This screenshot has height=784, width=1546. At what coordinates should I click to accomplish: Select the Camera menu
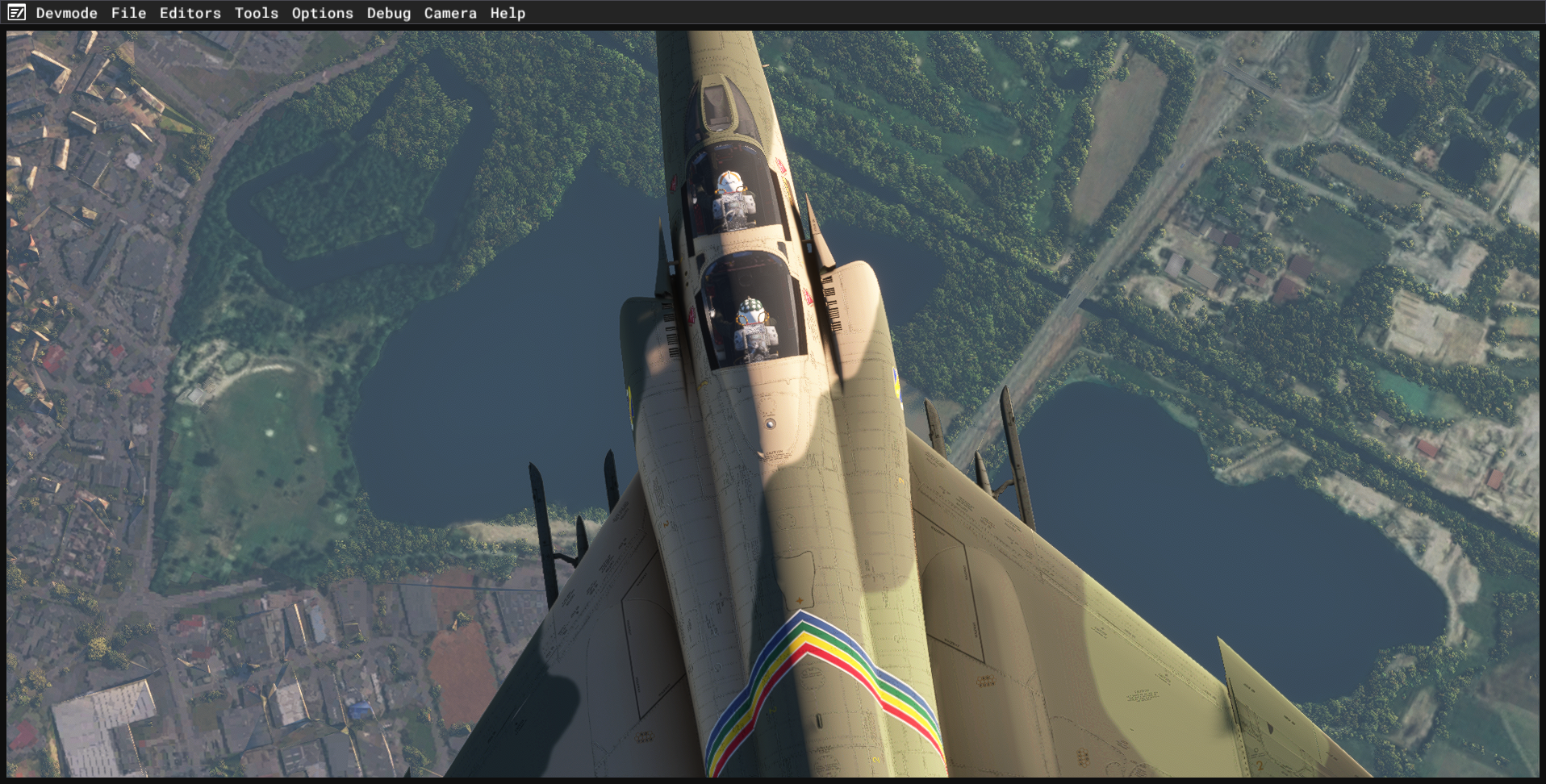pyautogui.click(x=449, y=13)
